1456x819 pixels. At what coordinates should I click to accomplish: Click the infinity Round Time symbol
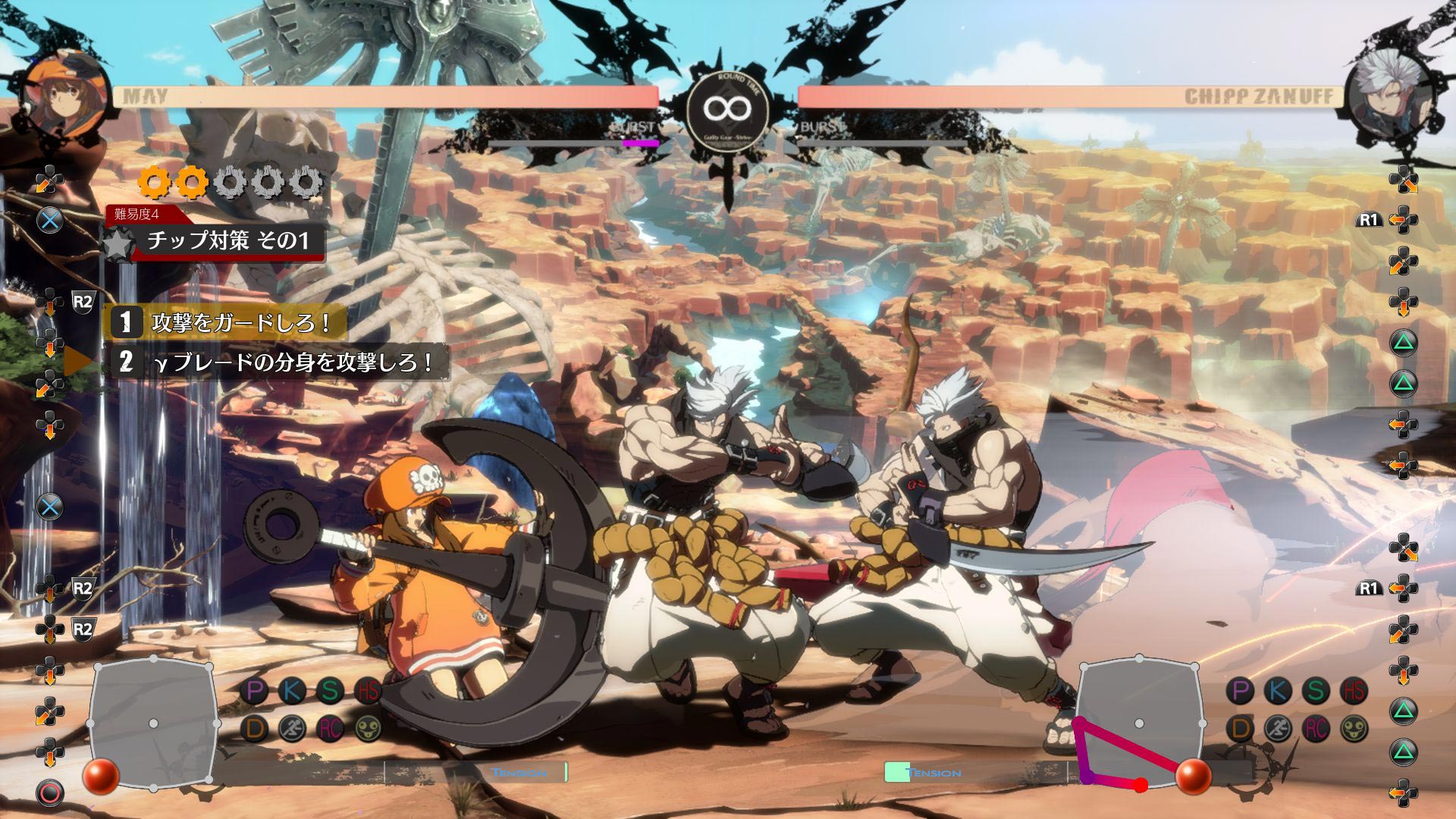coord(728,108)
